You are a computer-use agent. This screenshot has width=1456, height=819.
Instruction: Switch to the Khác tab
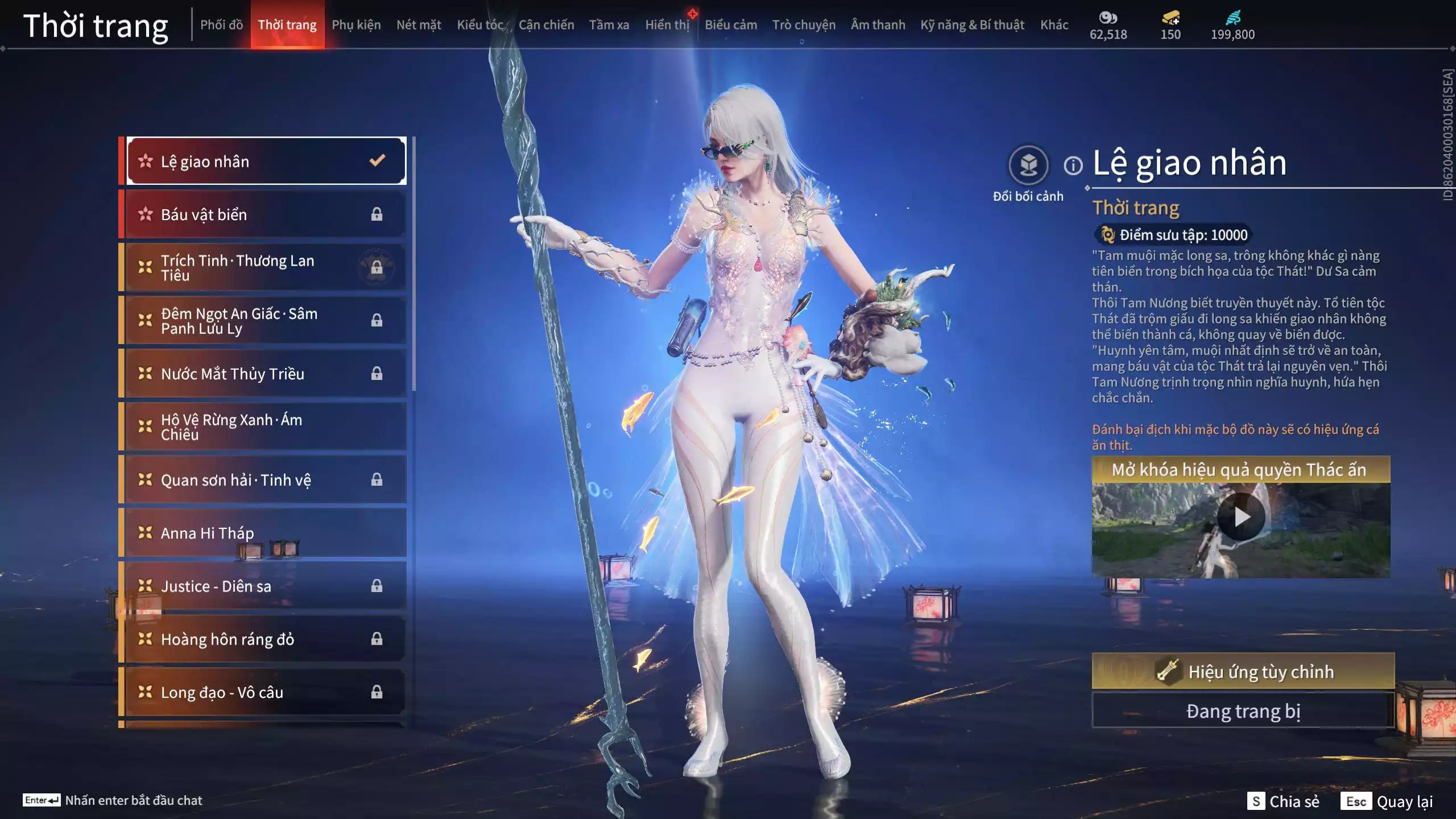tap(1054, 25)
